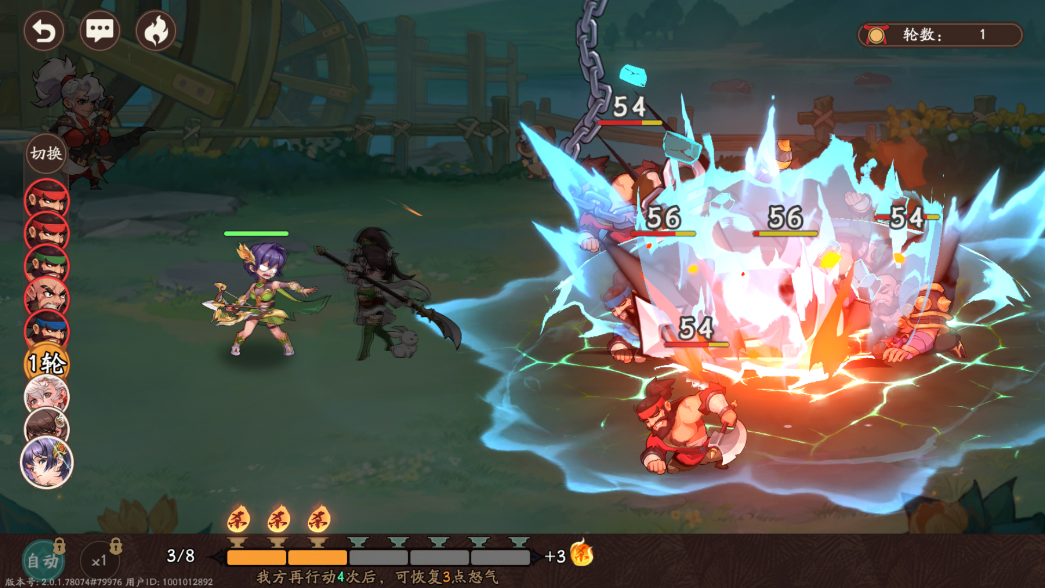Select the green headband enemy portrait
Viewport: 1045px width, 588px height.
[x=46, y=264]
